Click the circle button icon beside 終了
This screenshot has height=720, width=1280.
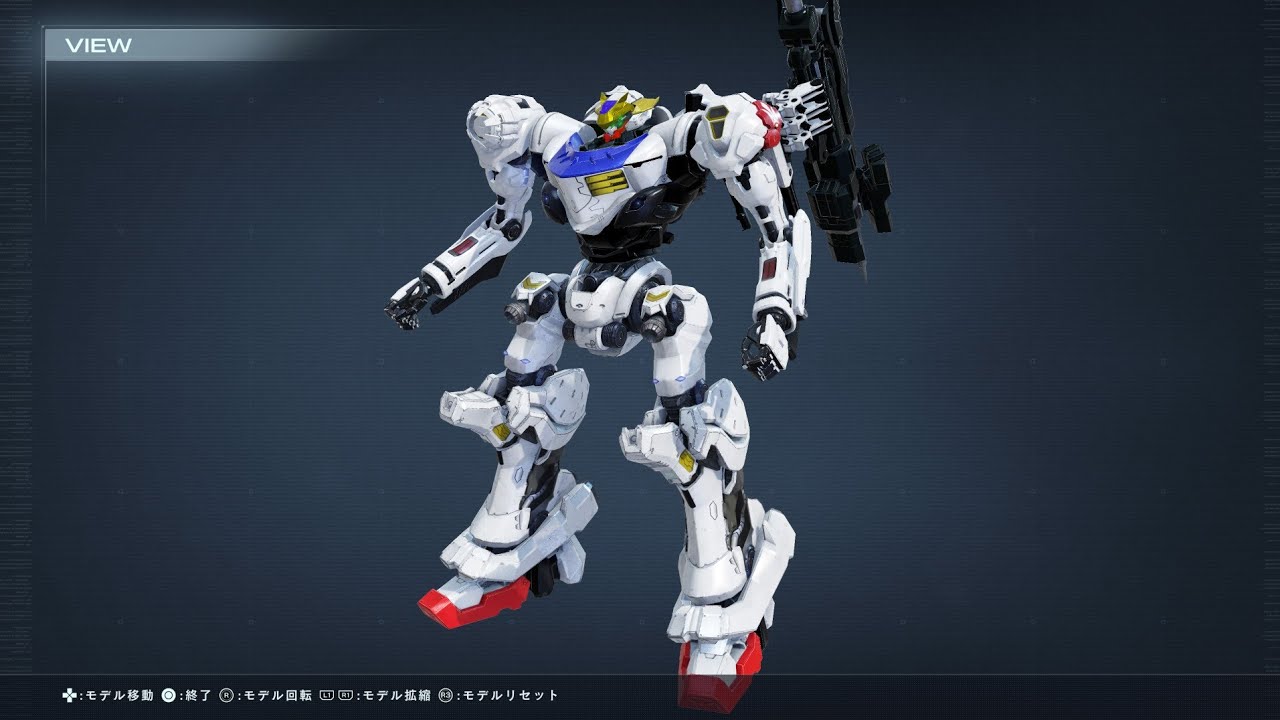coord(167,696)
